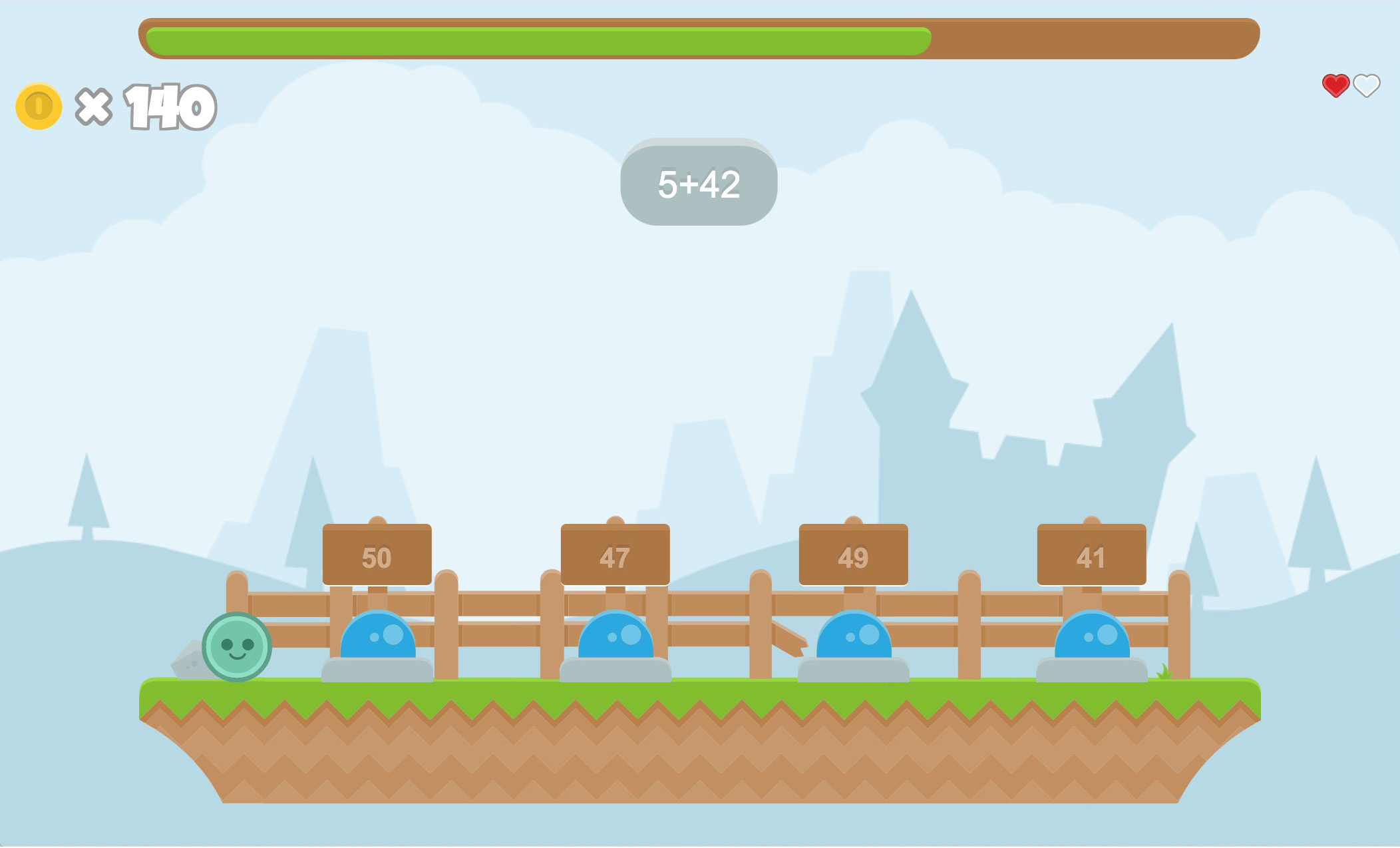
Task: Select the wooden sign labeled 50
Action: pos(377,556)
